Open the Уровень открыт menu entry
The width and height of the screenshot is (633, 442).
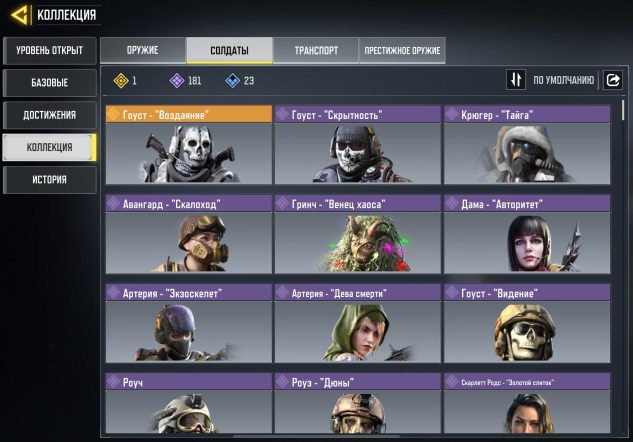49,50
